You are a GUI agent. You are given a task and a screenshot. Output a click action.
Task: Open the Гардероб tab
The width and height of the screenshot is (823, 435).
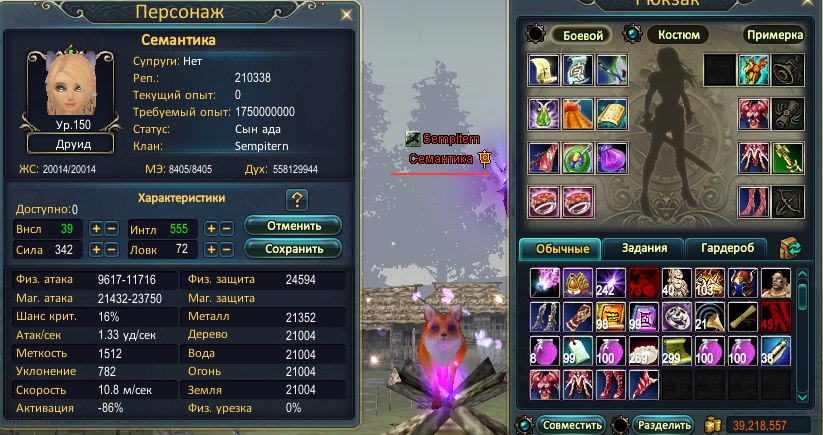coord(725,247)
